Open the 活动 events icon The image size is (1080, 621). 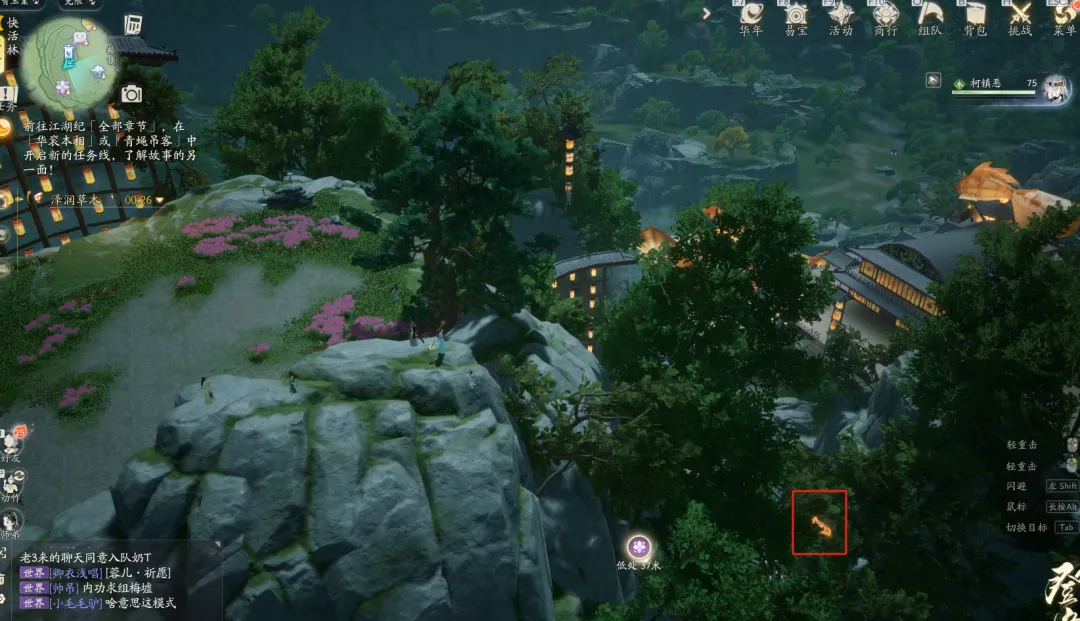(840, 15)
